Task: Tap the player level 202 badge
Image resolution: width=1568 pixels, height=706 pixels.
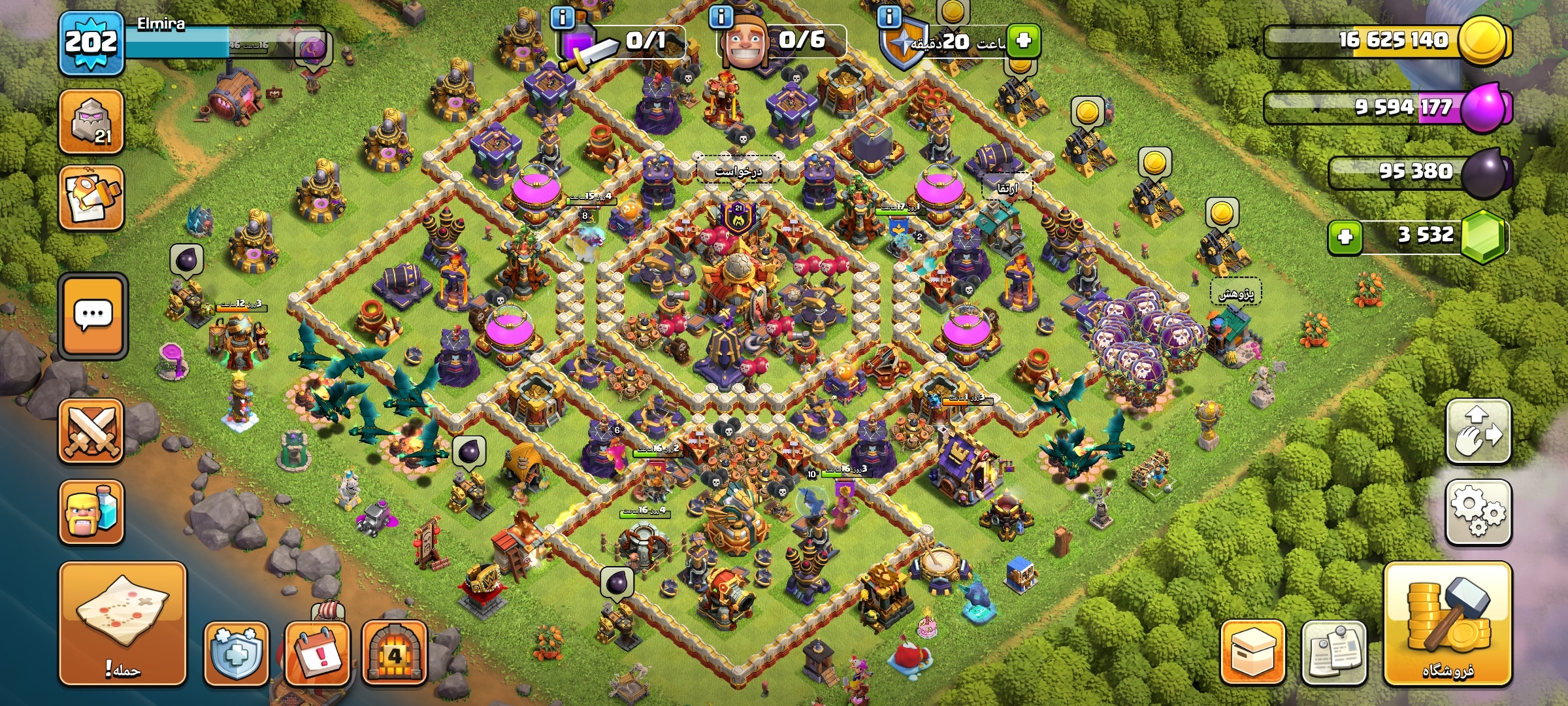Action: [x=91, y=43]
